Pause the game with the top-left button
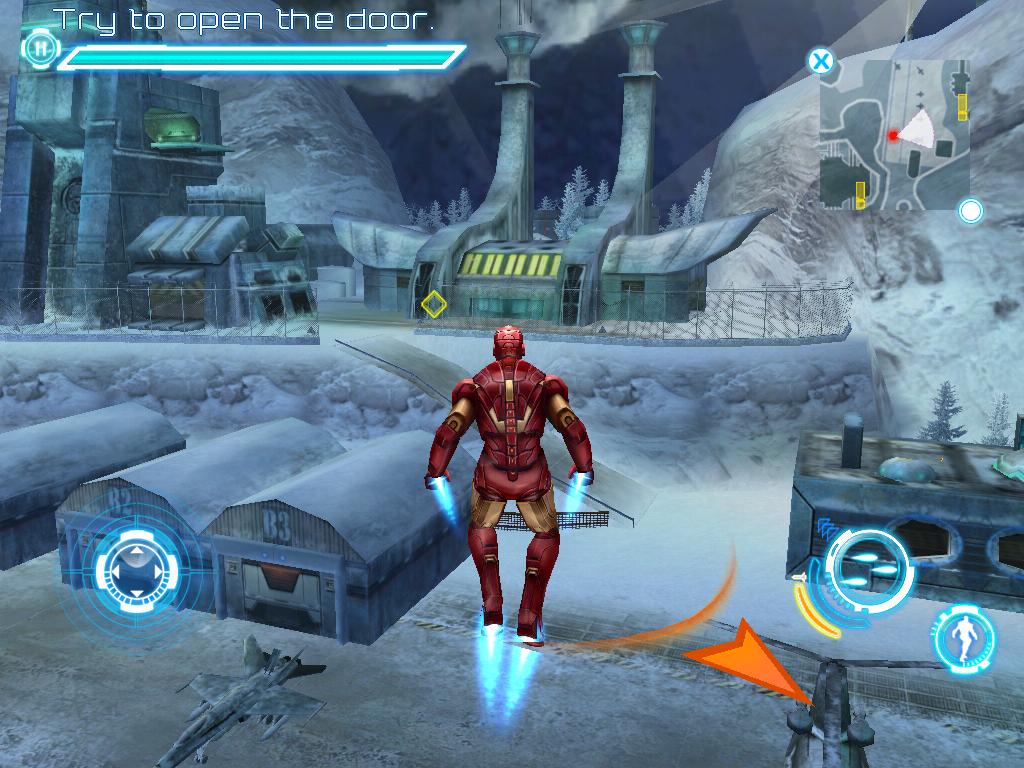1024x768 pixels. 39,47
